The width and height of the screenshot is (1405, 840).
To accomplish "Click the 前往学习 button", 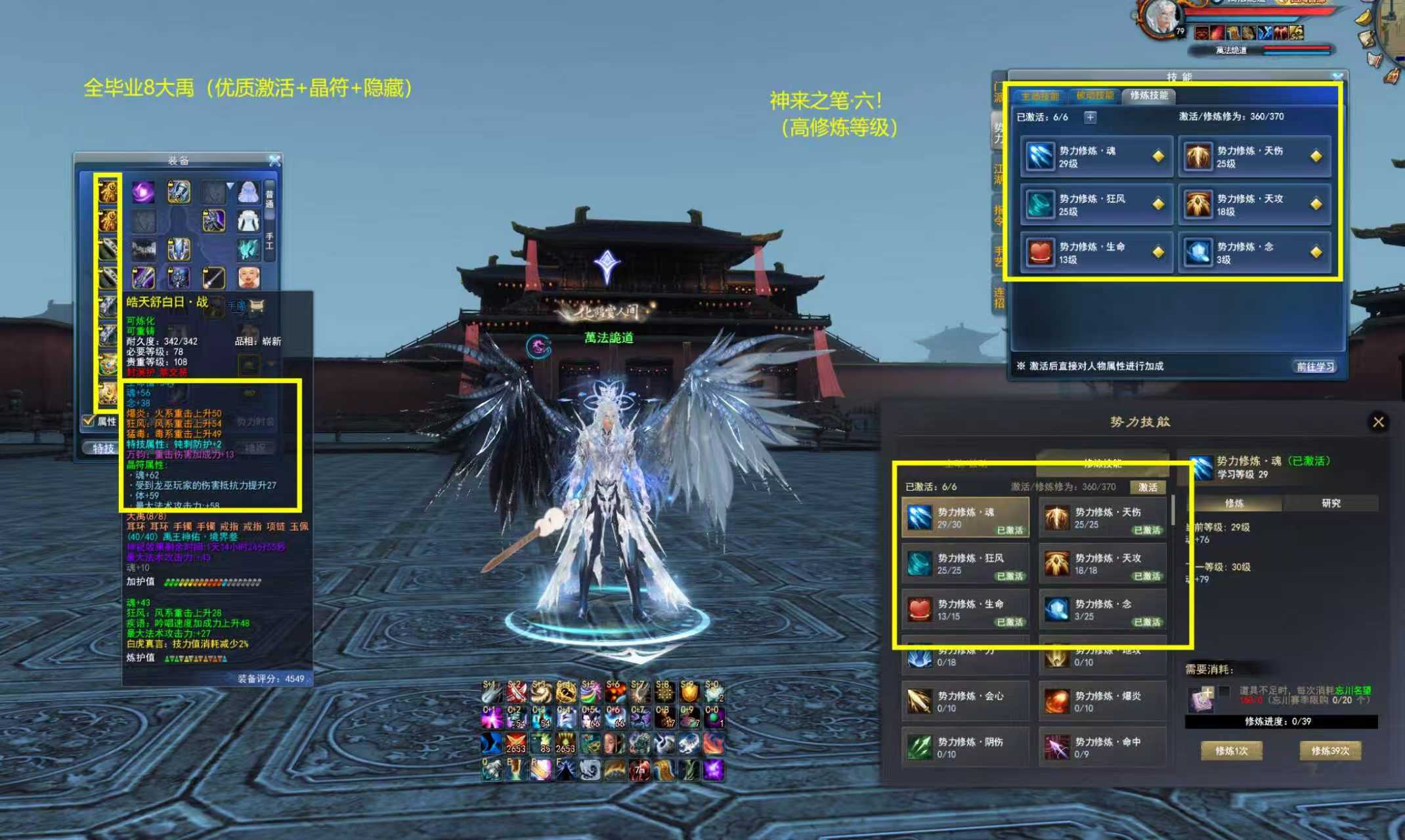I will click(1315, 366).
